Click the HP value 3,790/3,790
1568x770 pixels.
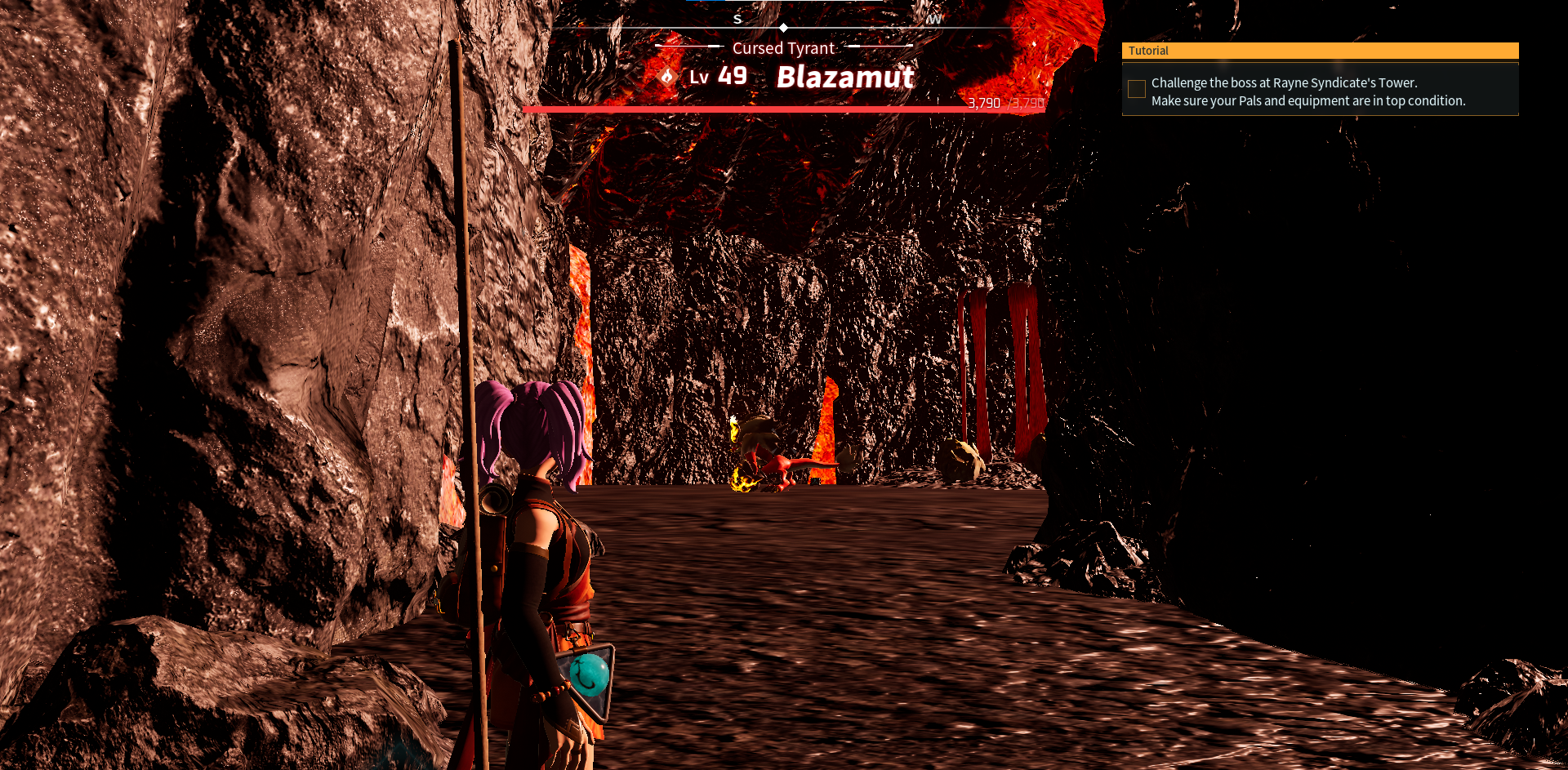(x=1005, y=103)
